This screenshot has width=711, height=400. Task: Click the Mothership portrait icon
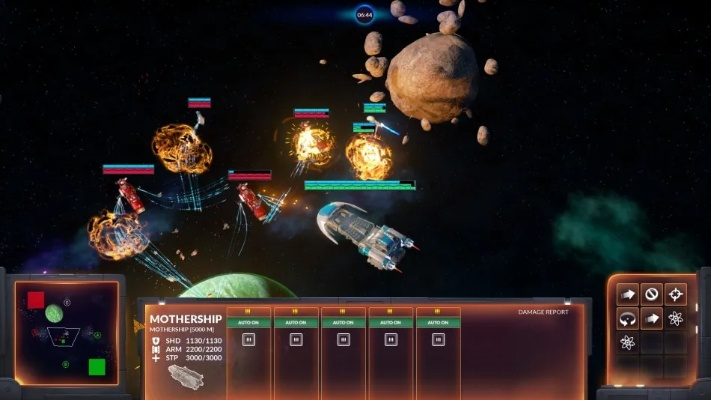click(185, 376)
